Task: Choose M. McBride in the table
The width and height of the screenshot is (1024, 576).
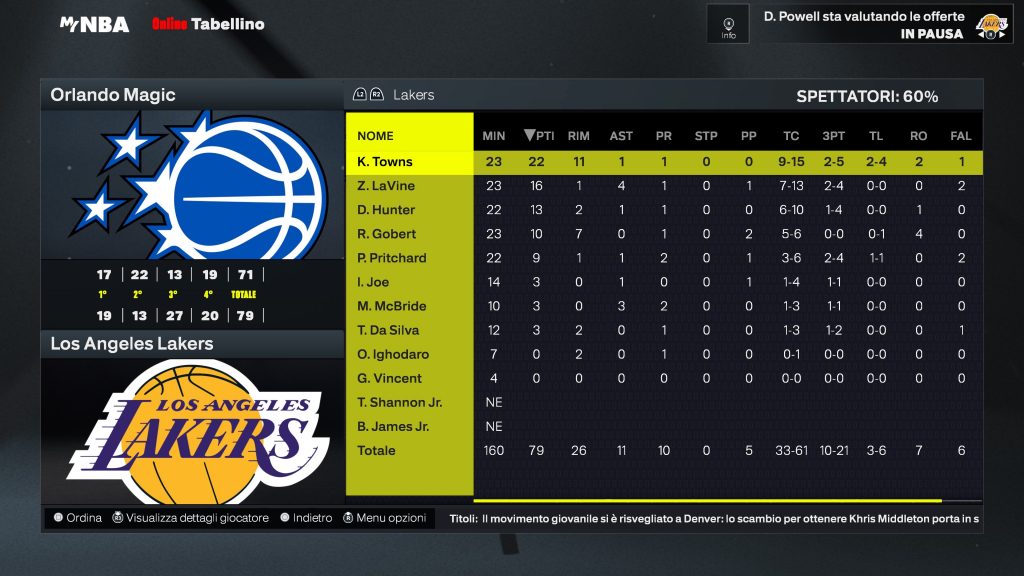Action: tap(391, 306)
